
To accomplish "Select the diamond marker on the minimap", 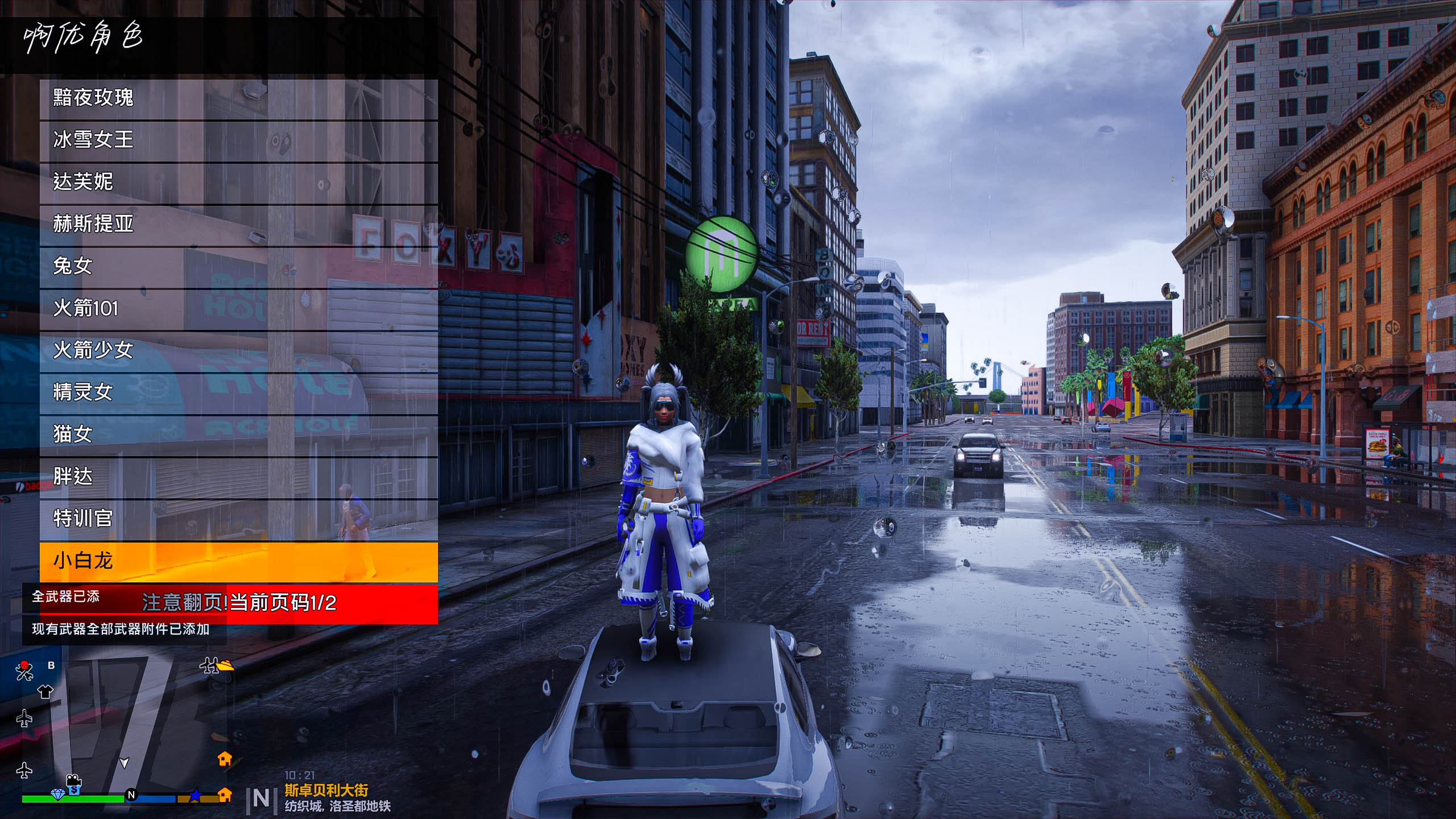I will point(57,794).
